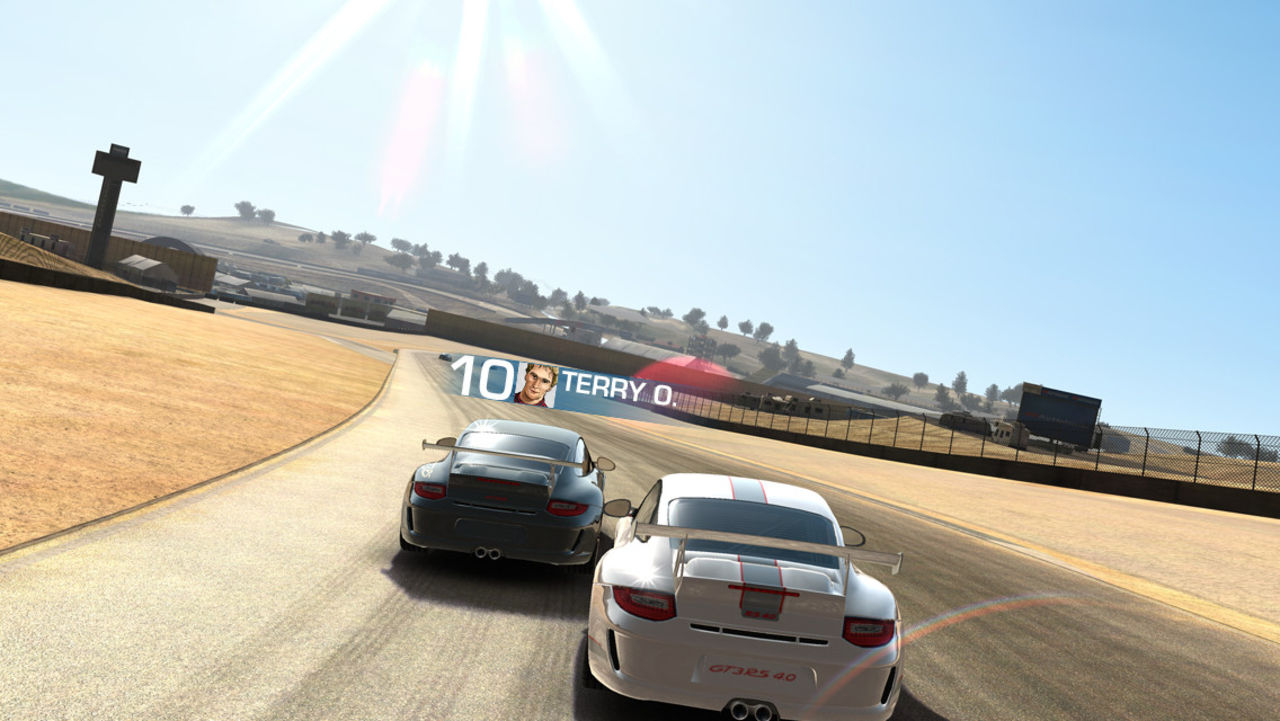This screenshot has height=721, width=1280.
Task: Click Terry O.'s driver avatar portrait
Action: coord(536,386)
